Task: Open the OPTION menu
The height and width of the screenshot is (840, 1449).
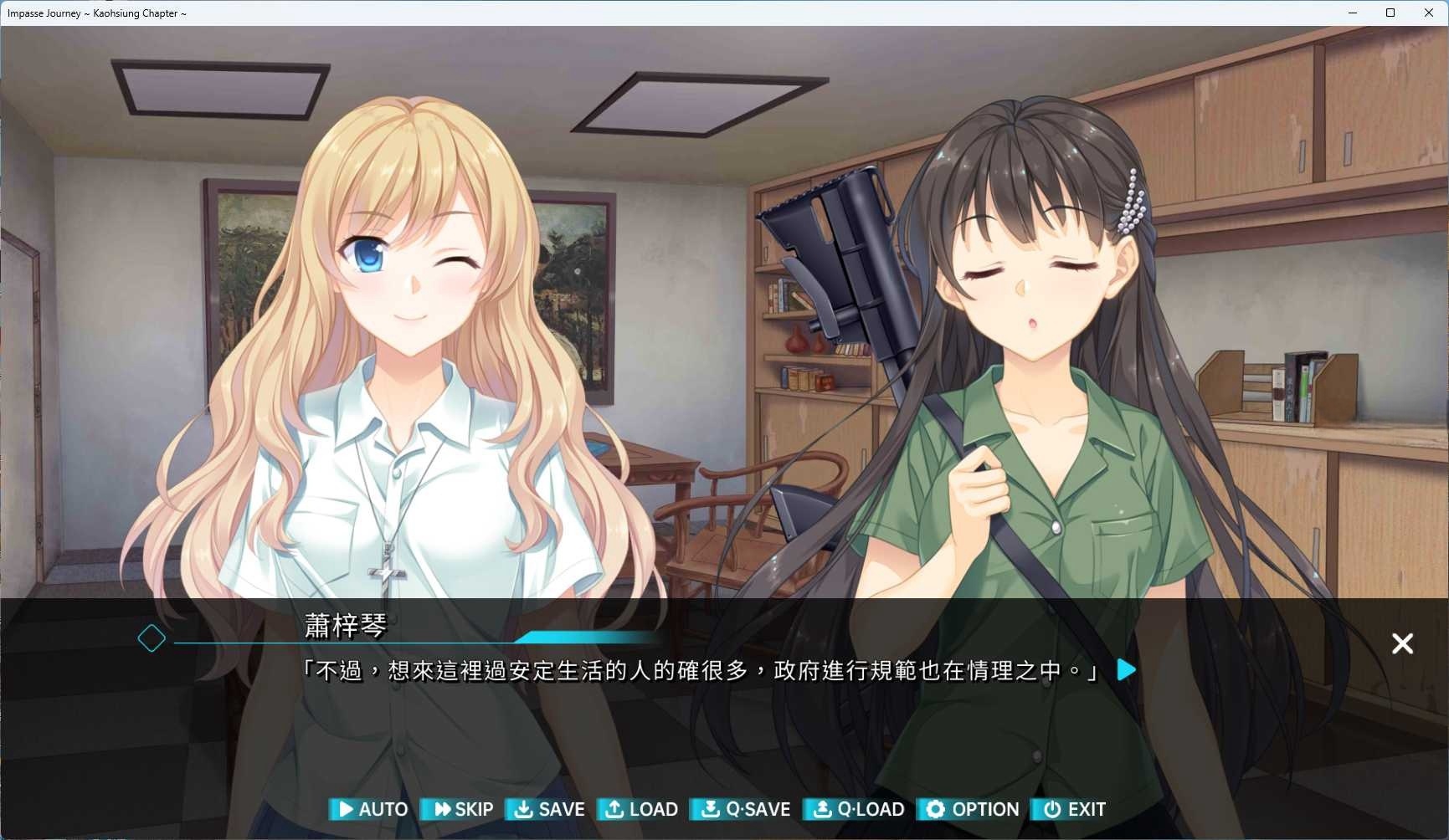Action: click(x=970, y=809)
